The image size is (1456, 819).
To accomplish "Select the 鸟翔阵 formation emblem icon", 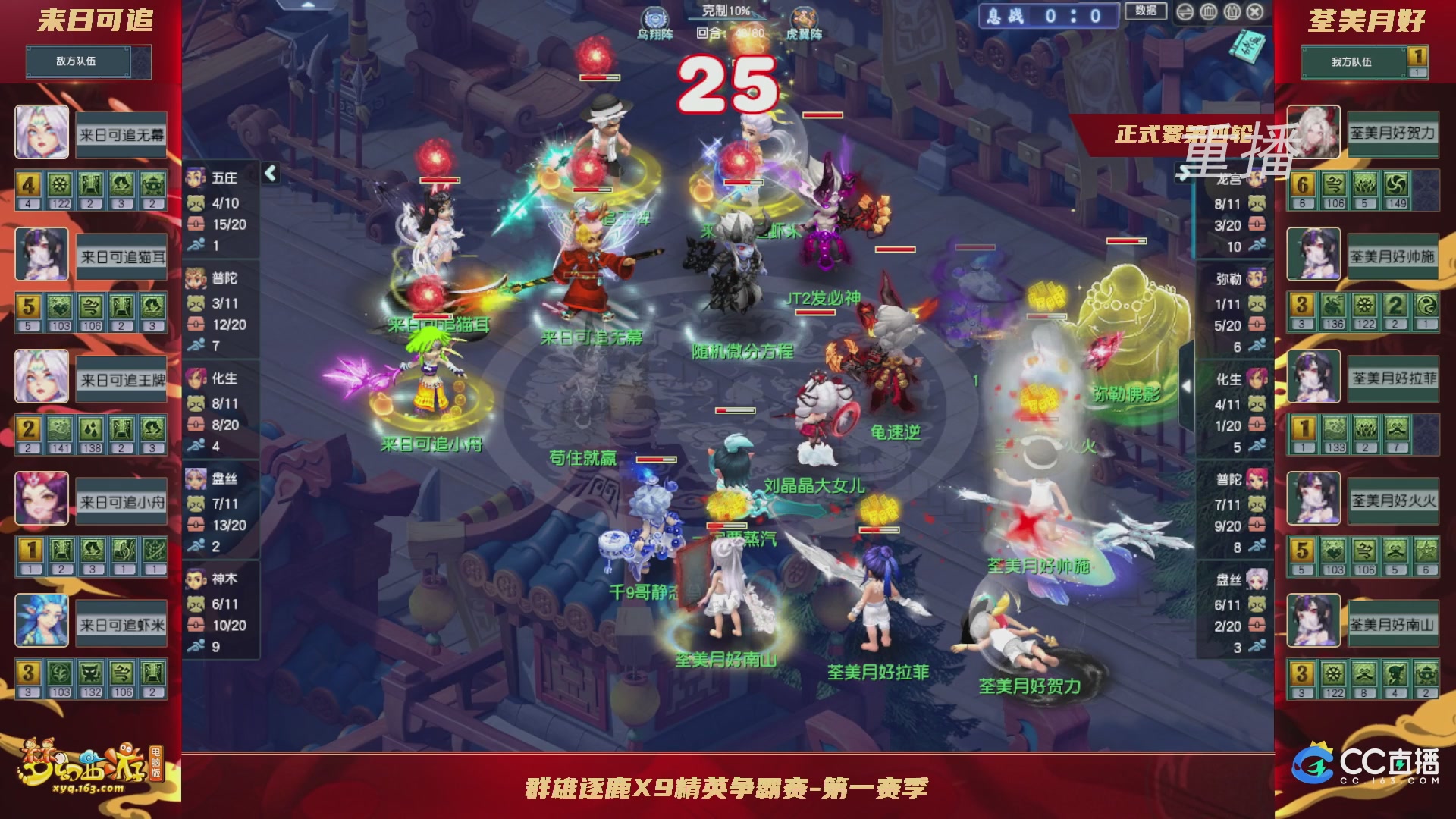I will [654, 17].
